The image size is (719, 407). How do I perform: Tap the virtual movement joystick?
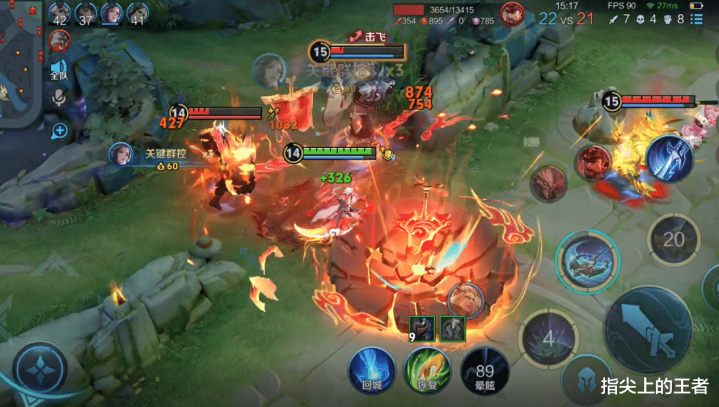coord(40,371)
